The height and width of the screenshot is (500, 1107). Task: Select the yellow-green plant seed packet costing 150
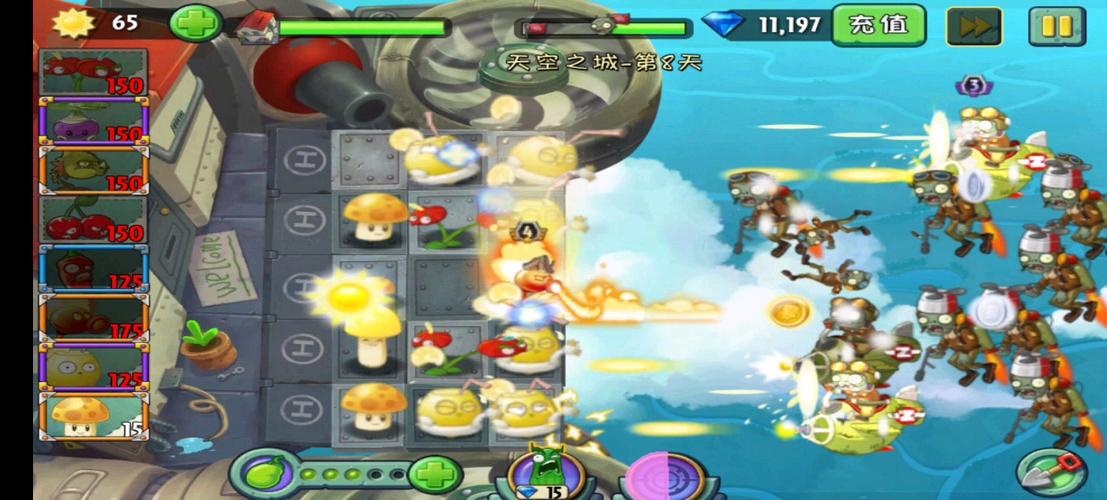[93, 170]
